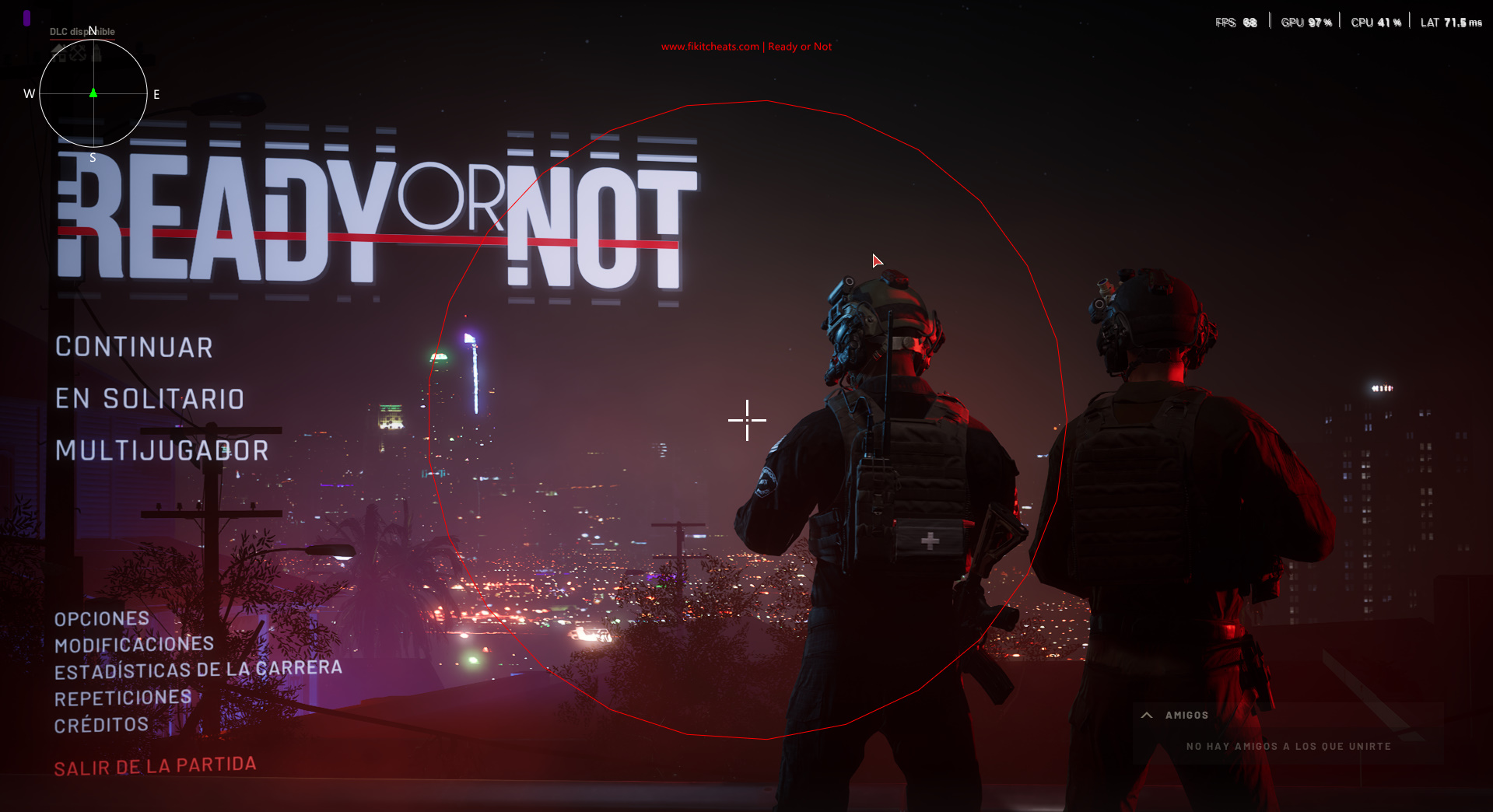Click the home icon below DLC disponible
1493x812 pixels.
[x=60, y=53]
